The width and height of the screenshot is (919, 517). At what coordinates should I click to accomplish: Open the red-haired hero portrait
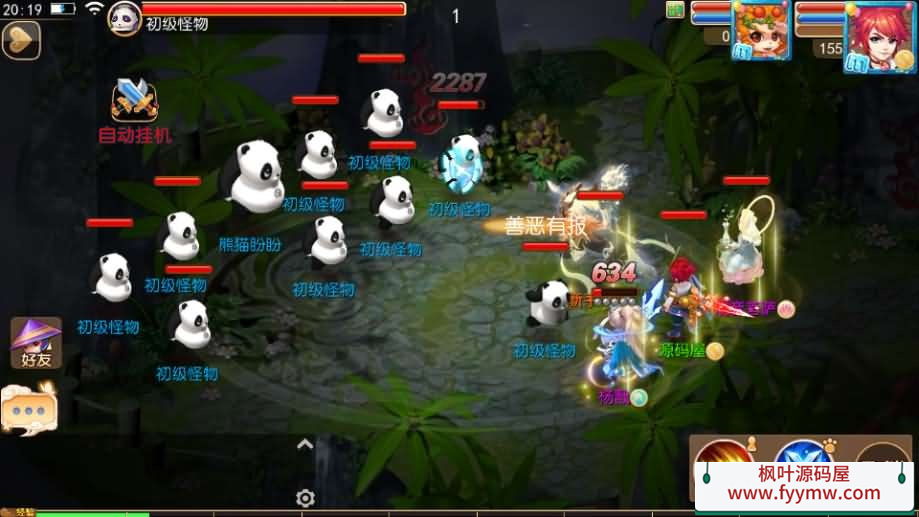pyautogui.click(x=878, y=36)
